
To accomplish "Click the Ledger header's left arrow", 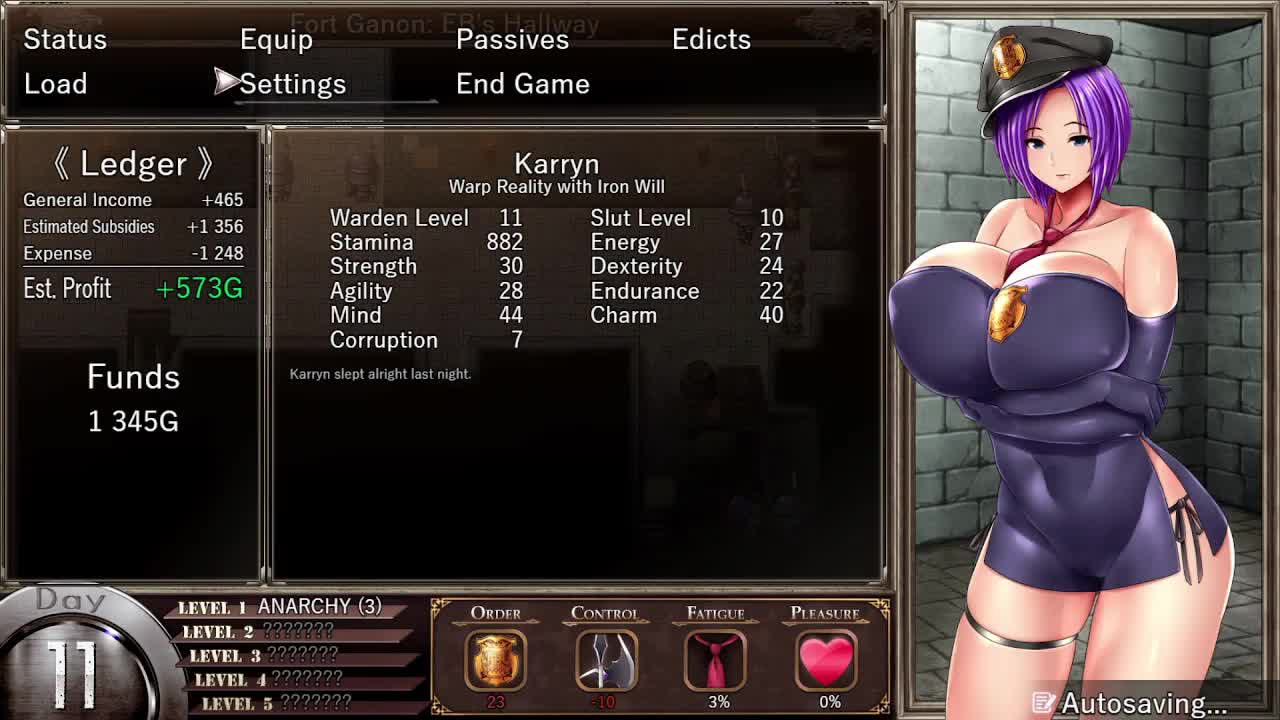I will 61,164.
